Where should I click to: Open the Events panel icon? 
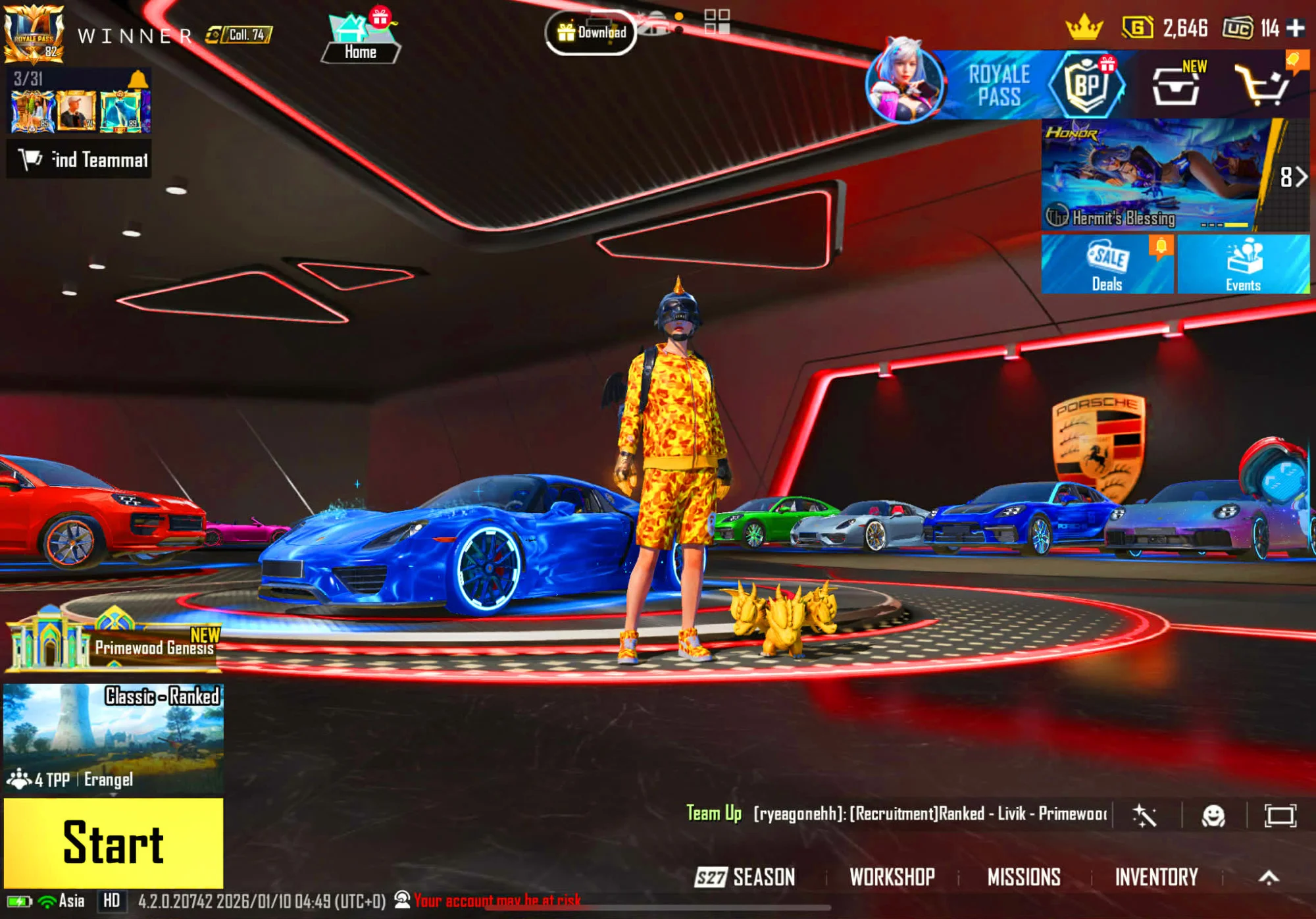[1242, 263]
